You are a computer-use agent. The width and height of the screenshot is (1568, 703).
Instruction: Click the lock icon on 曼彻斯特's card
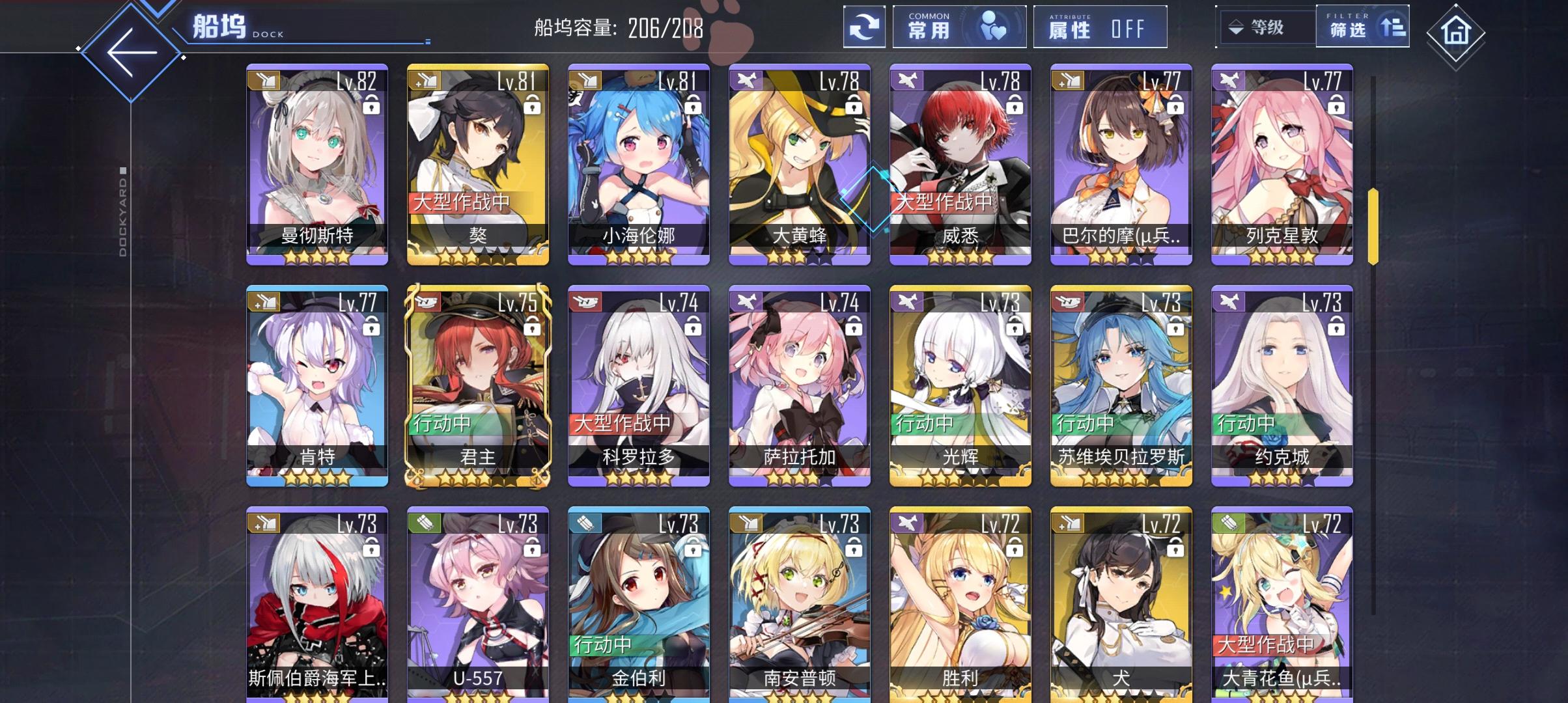(370, 105)
